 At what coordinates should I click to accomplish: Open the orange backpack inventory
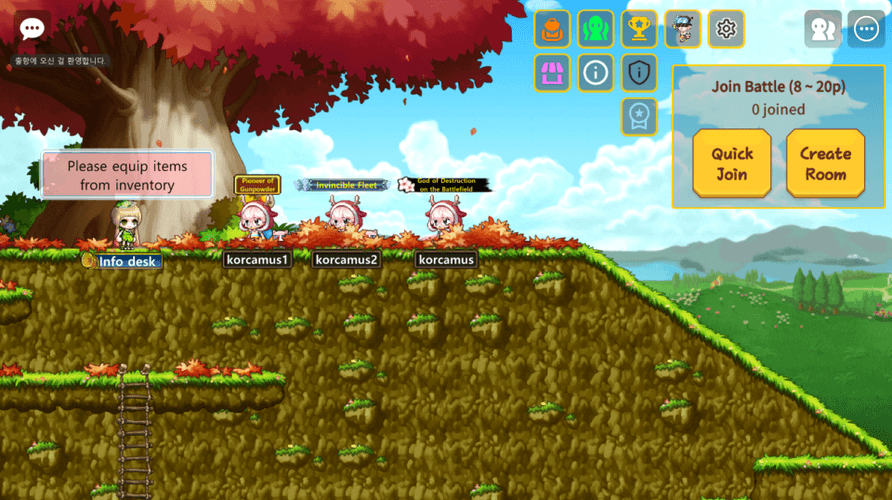pyautogui.click(x=553, y=29)
